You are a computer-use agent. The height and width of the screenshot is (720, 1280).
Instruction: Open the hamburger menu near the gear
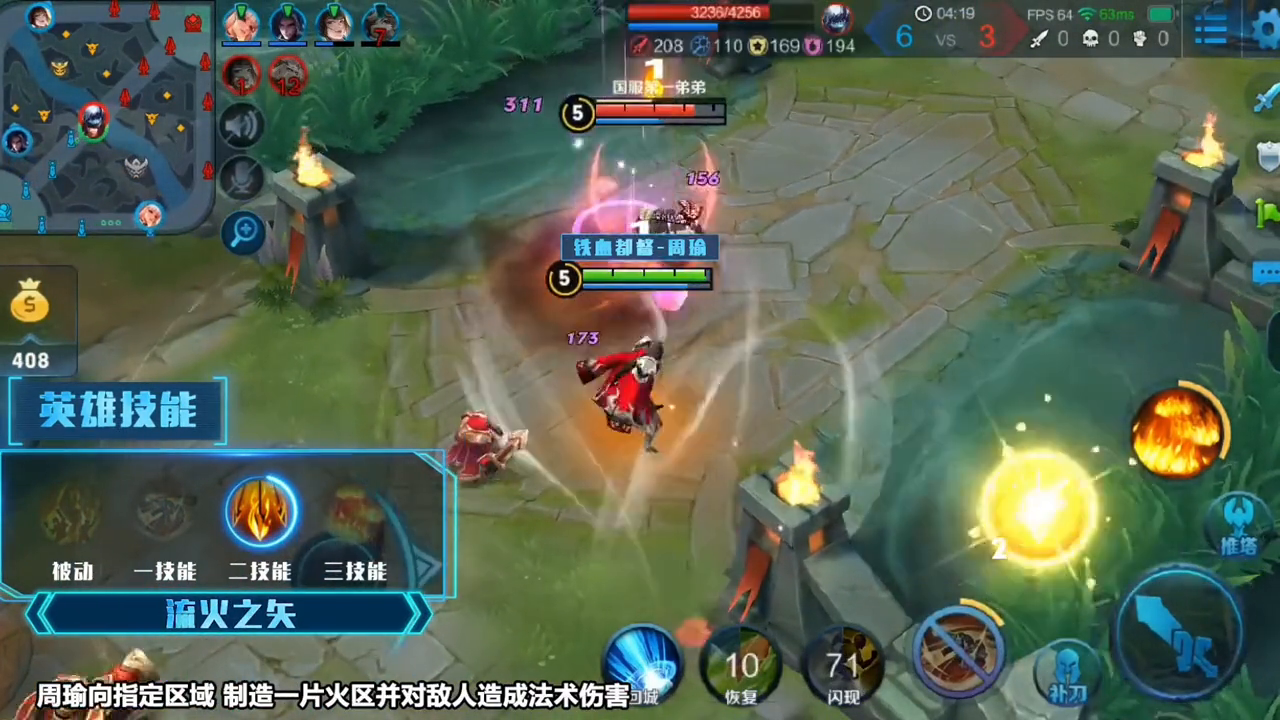pyautogui.click(x=1209, y=30)
